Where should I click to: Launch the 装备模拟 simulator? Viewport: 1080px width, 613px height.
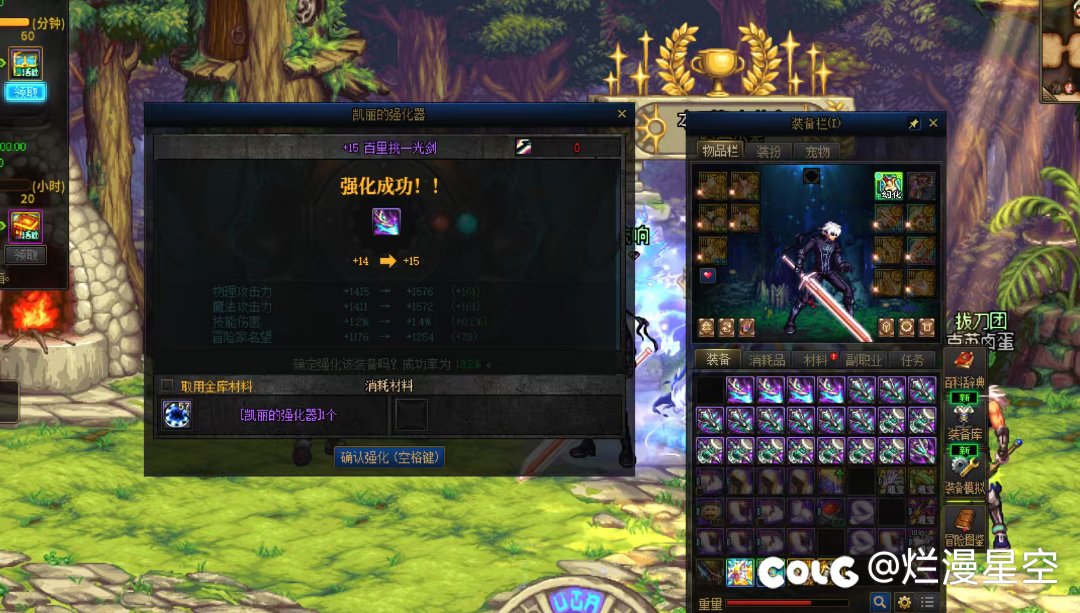coord(965,477)
